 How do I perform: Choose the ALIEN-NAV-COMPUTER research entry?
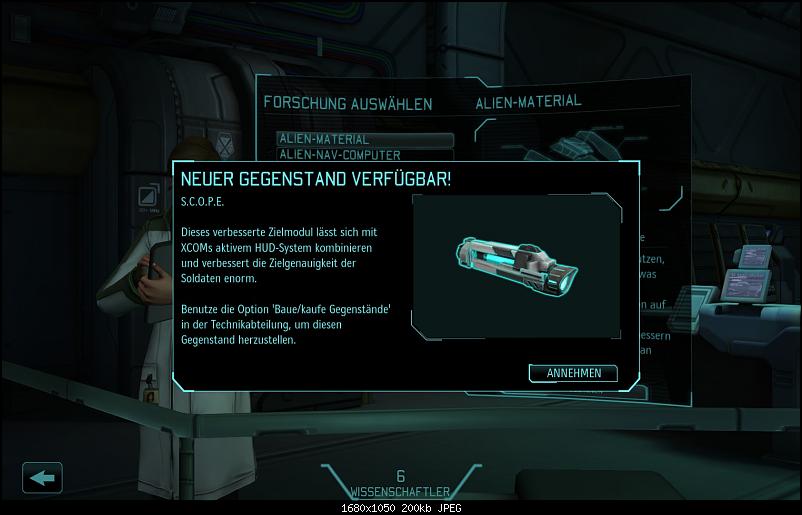[x=365, y=154]
